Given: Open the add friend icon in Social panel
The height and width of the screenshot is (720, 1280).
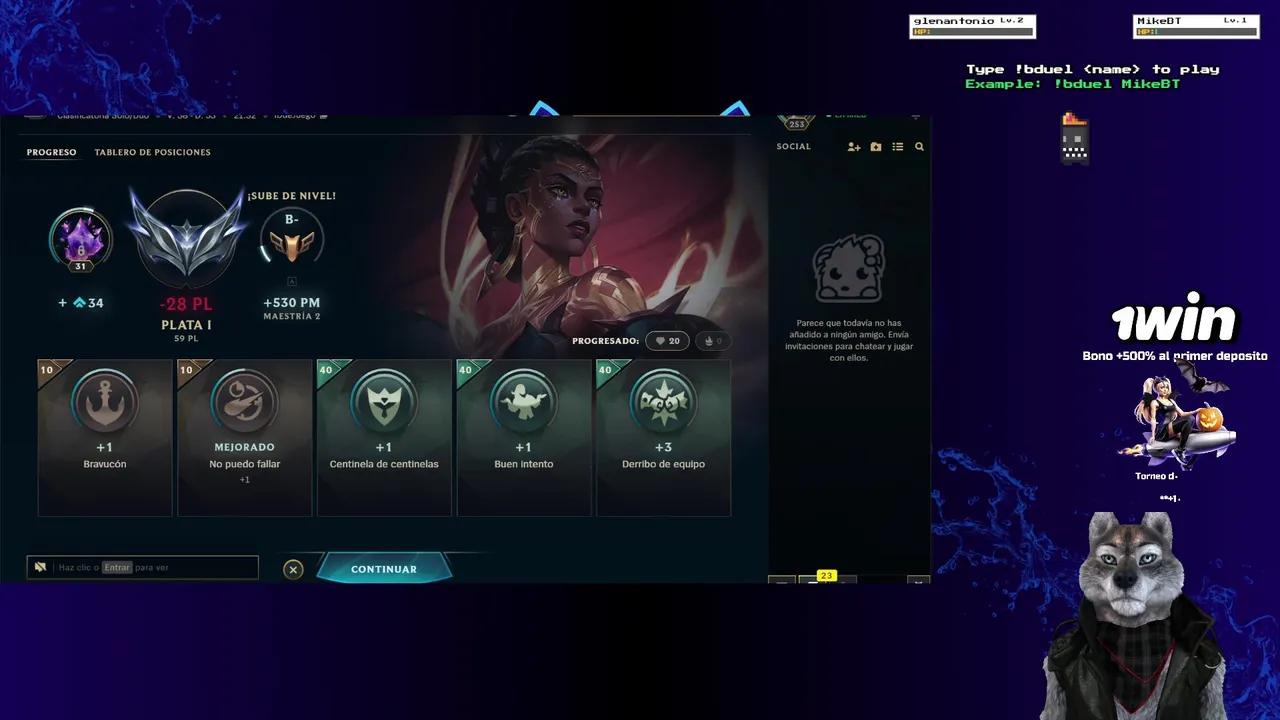Looking at the screenshot, I should click(x=854, y=147).
